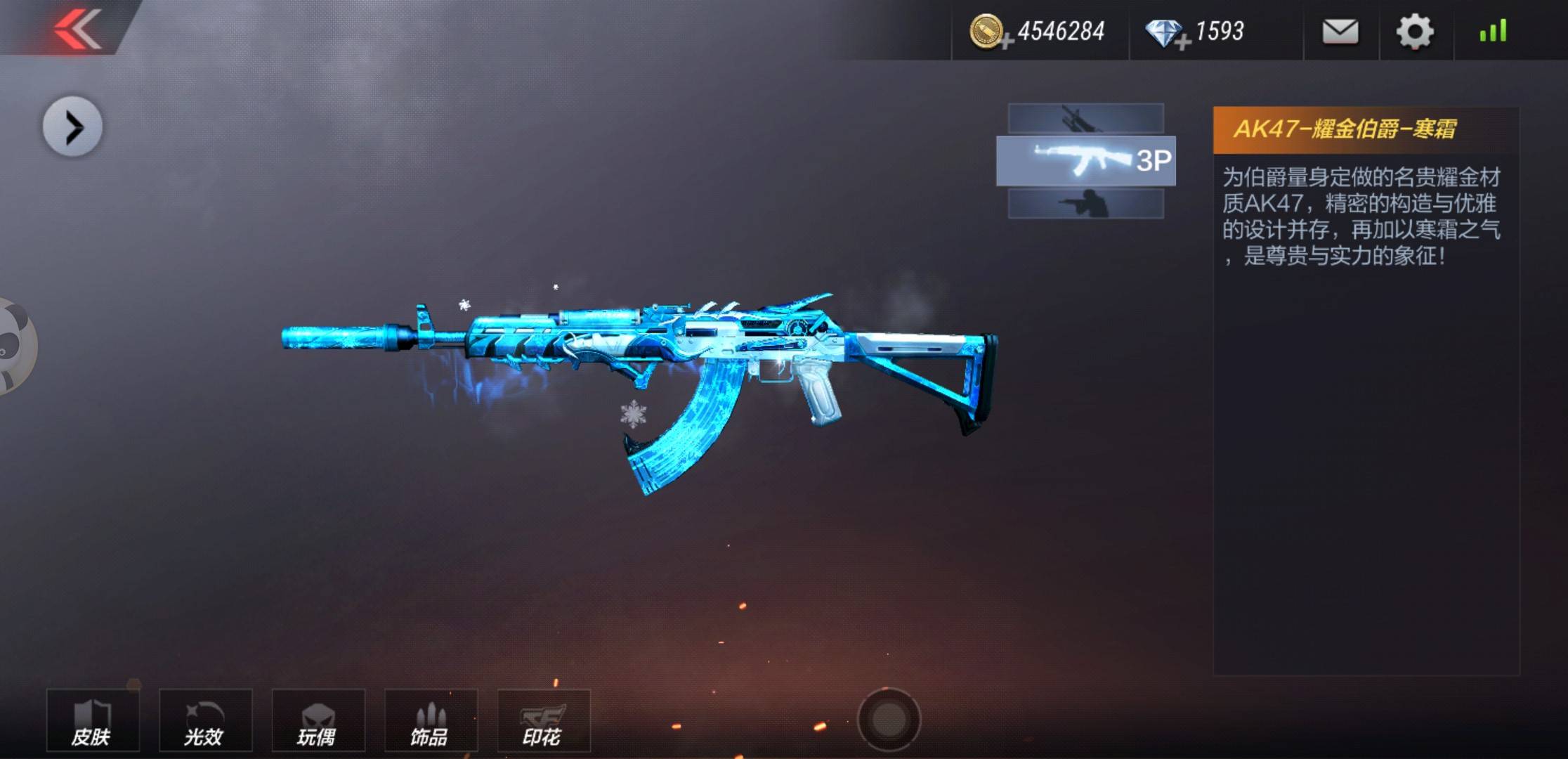Go back with the red double-arrow button

click(77, 28)
